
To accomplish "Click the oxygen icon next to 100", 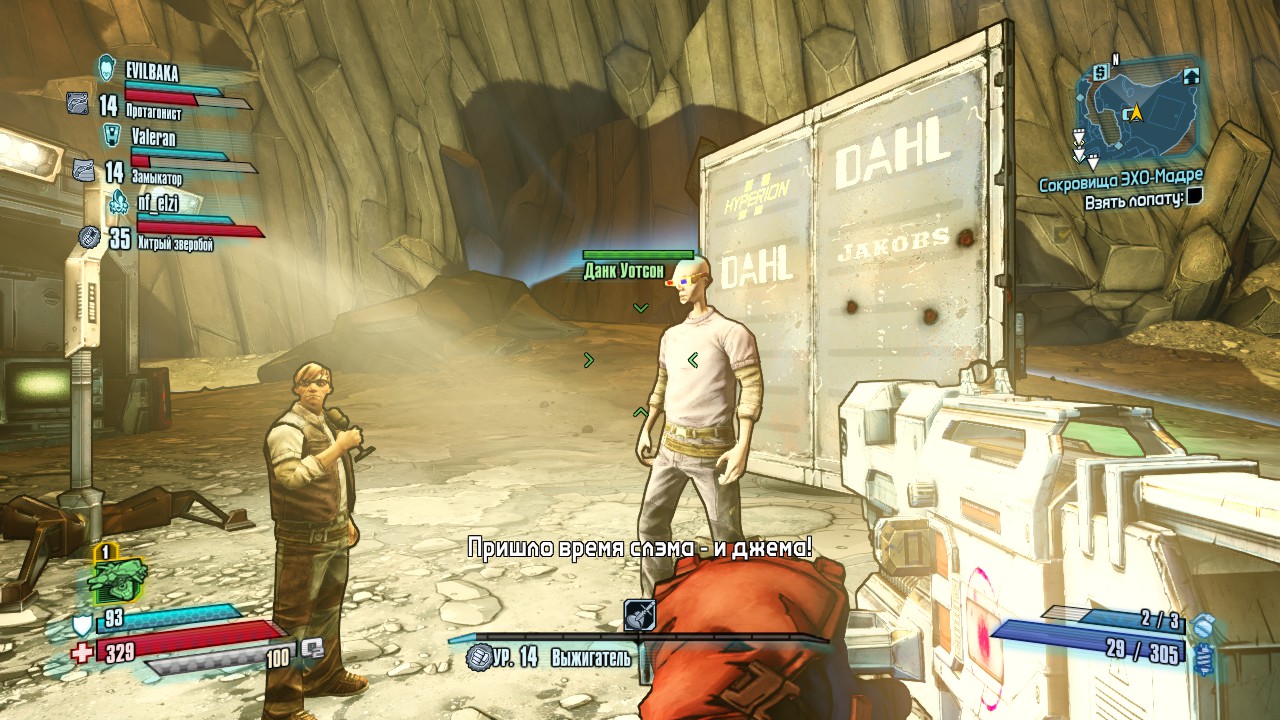I will point(312,648).
